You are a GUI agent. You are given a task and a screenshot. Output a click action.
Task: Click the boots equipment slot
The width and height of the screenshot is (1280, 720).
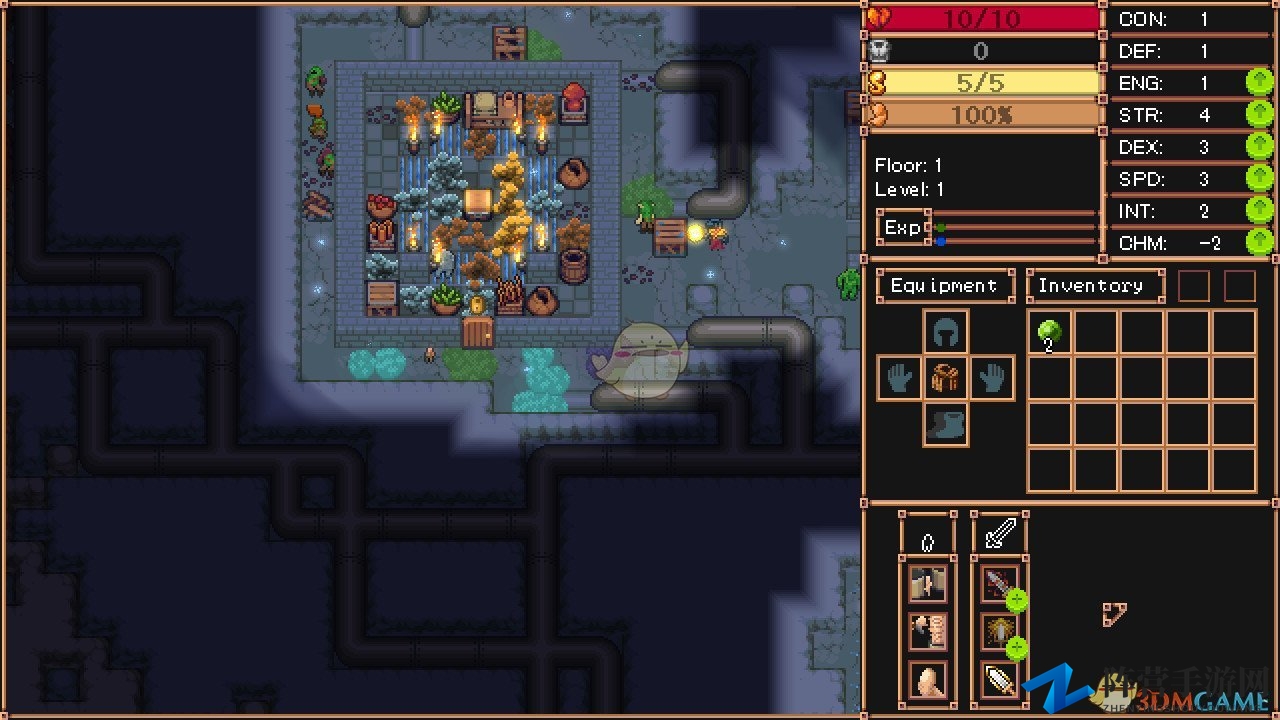(945, 425)
